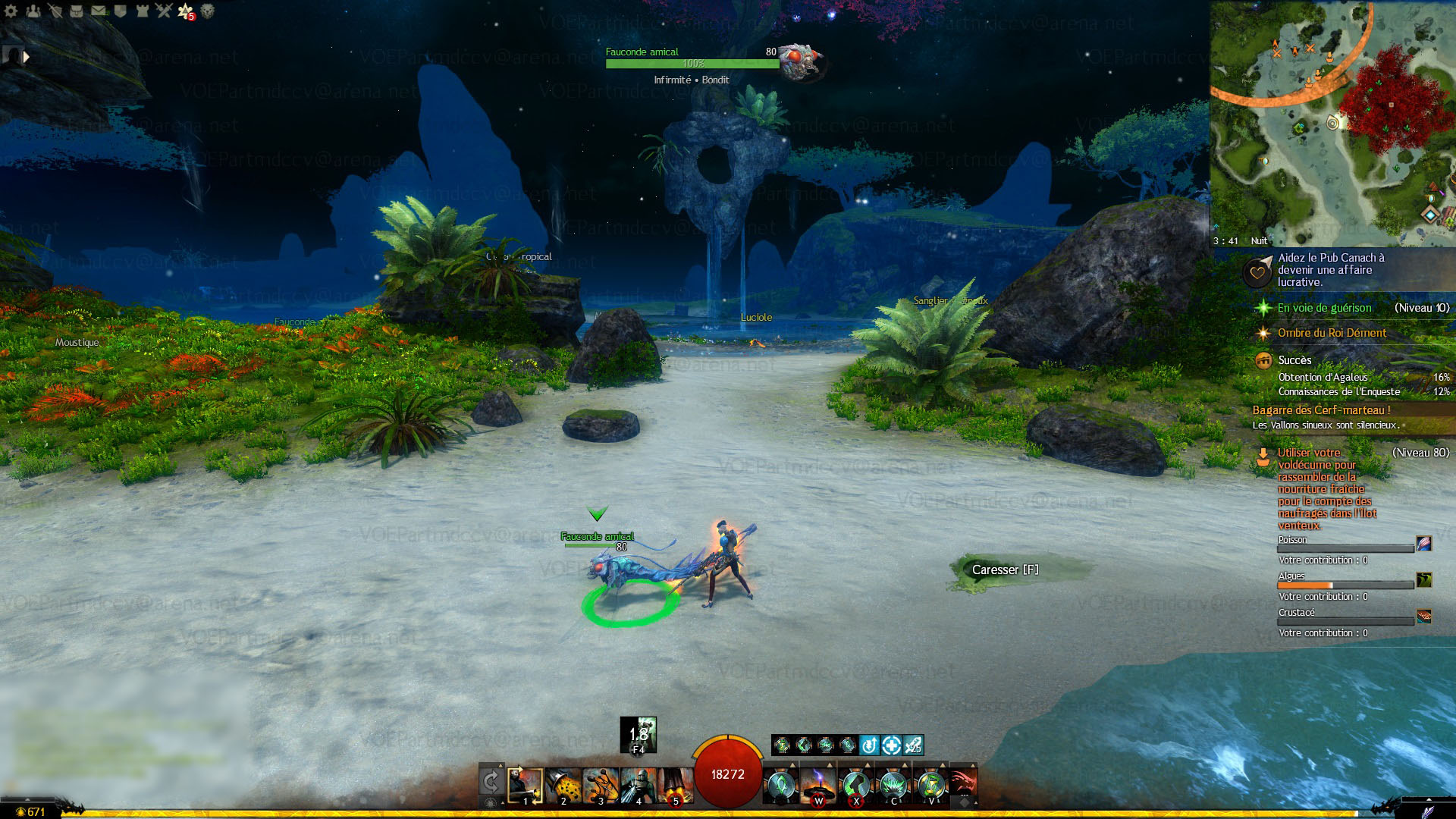
Task: Open the World vs World castle icon
Action: (142, 11)
